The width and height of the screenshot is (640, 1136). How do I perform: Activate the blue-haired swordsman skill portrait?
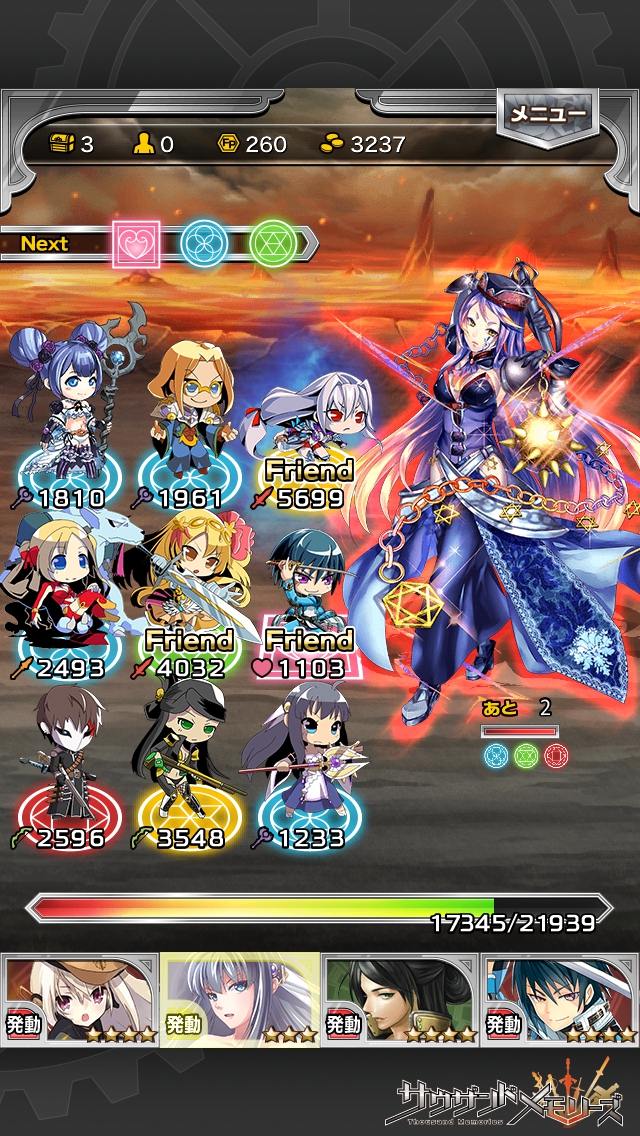560,999
